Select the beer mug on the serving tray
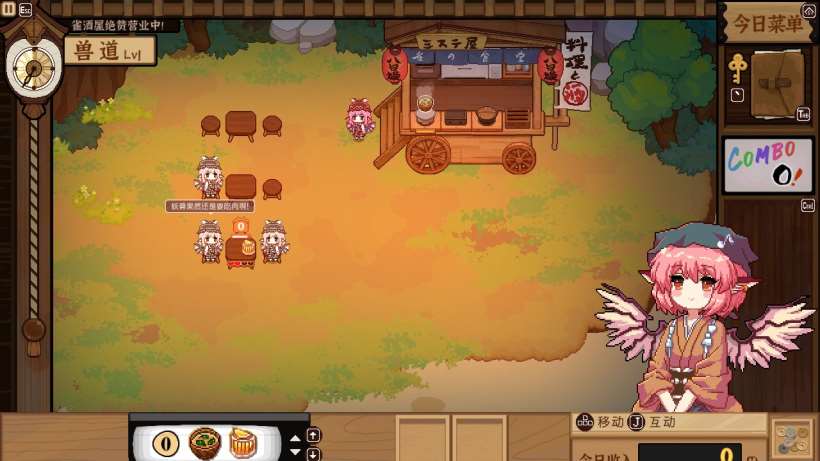This screenshot has height=461, width=820. pyautogui.click(x=242, y=442)
